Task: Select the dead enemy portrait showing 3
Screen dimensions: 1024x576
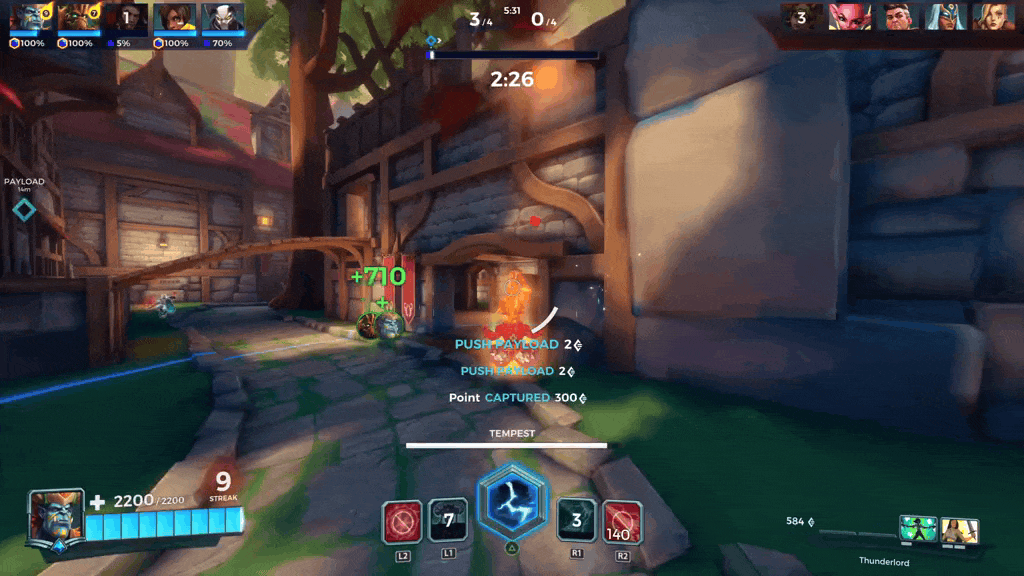Action: pyautogui.click(x=802, y=17)
